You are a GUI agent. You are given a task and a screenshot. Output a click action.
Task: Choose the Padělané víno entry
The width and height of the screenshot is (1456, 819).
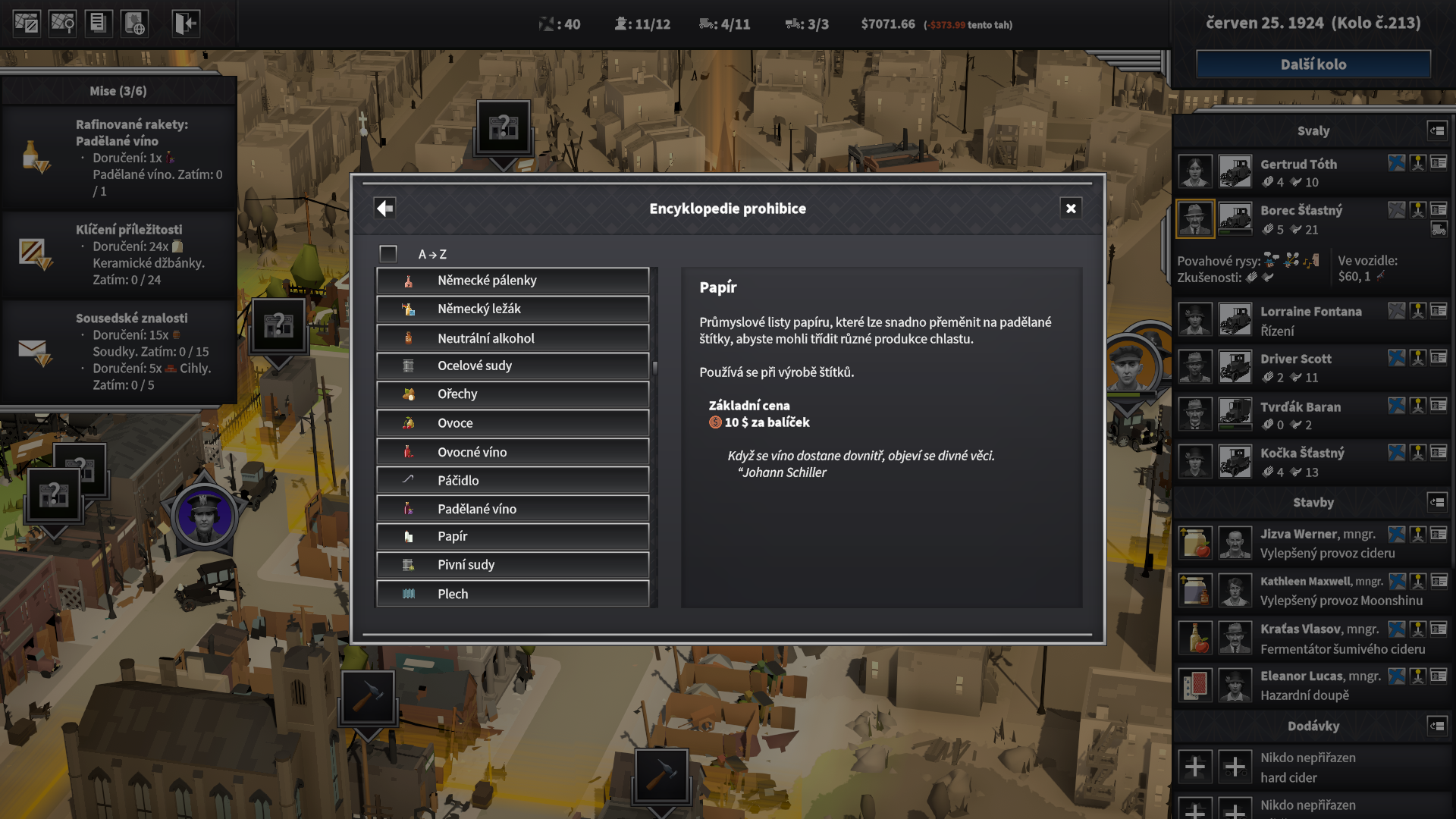(513, 509)
